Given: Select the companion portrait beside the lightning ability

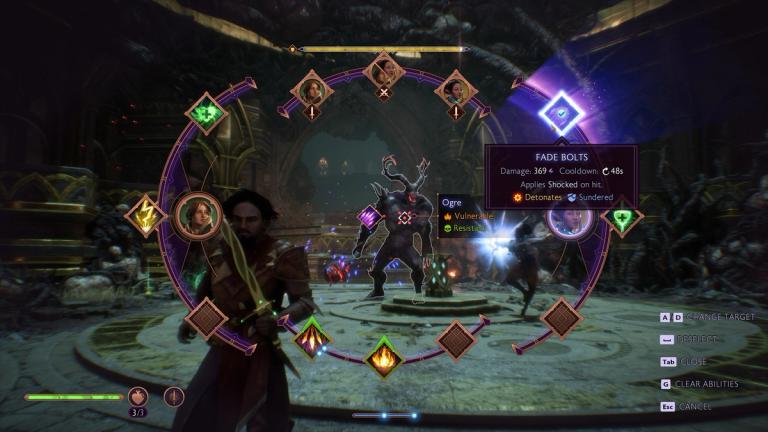Looking at the screenshot, I should click(x=198, y=214).
